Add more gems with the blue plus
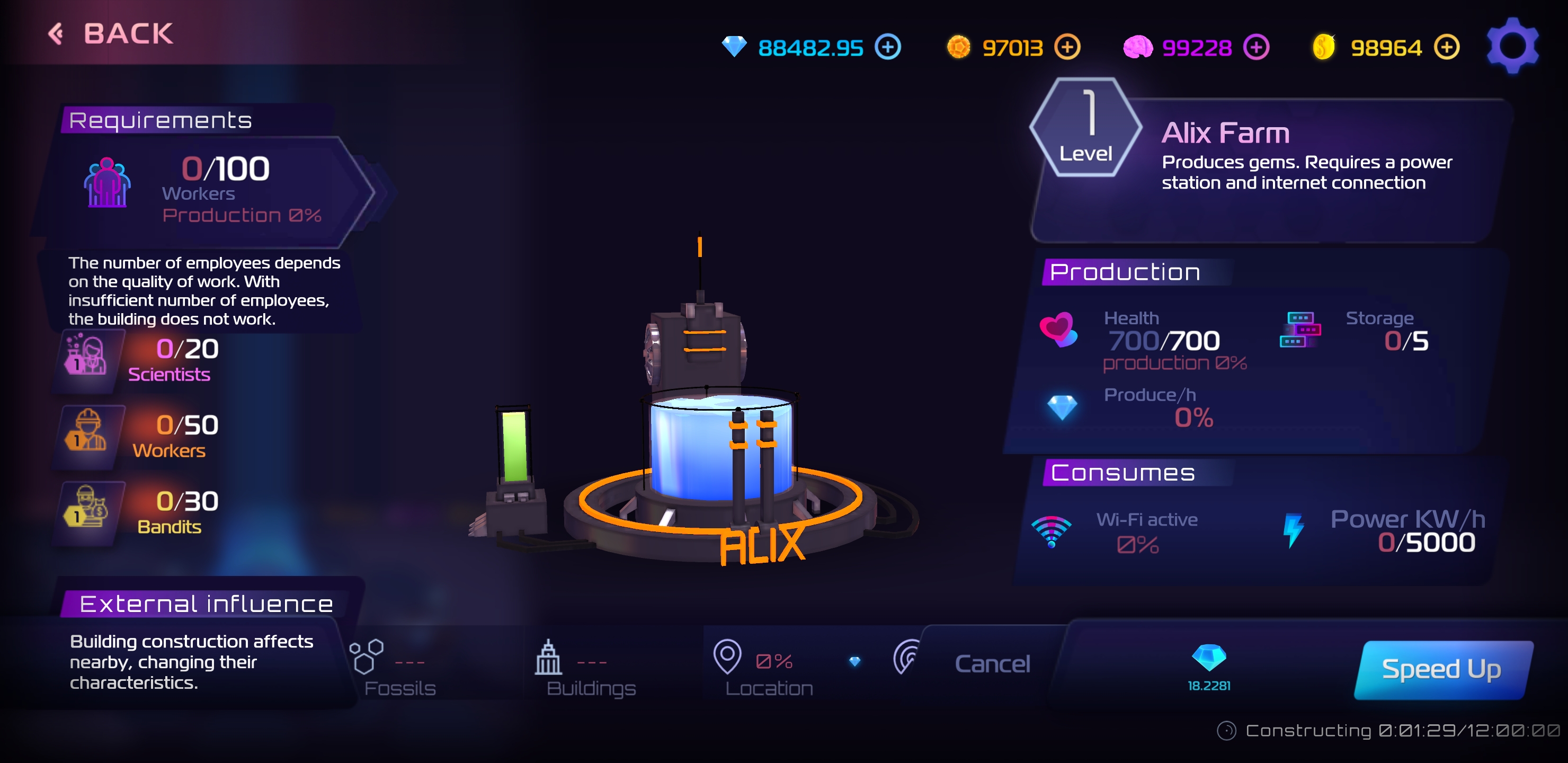 click(887, 47)
